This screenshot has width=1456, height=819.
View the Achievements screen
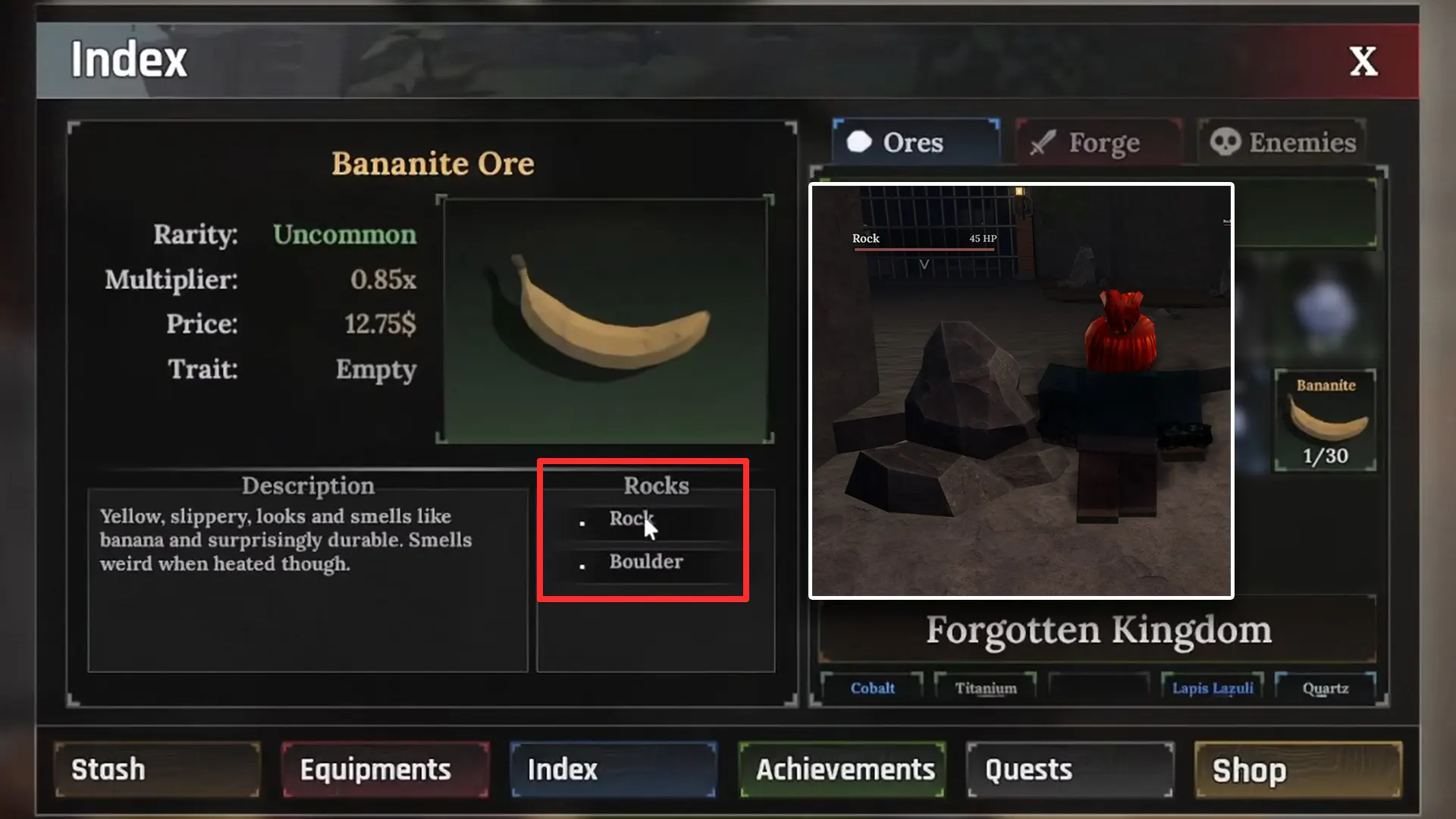pos(842,770)
